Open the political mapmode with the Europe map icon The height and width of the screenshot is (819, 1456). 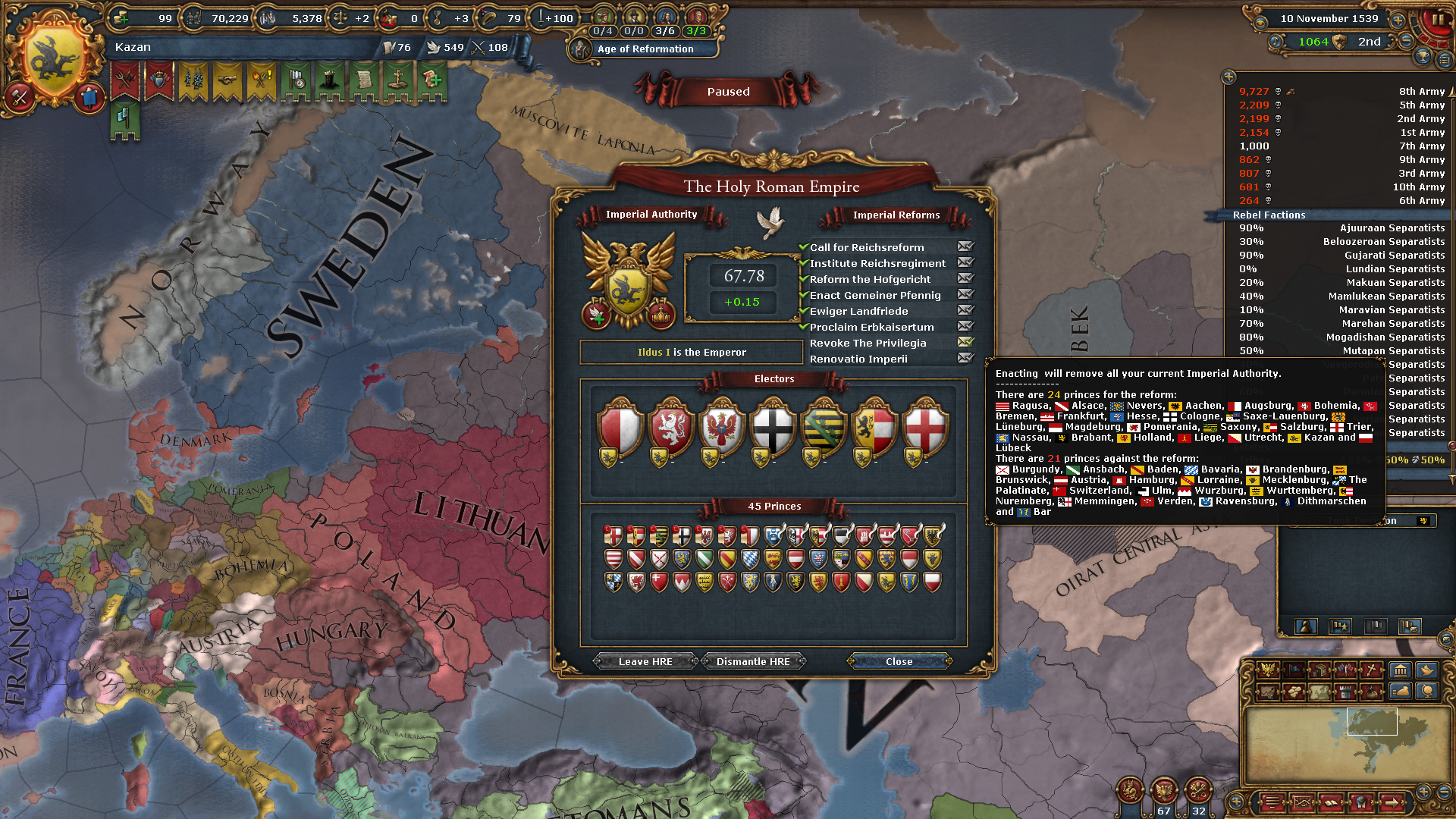pyautogui.click(x=1319, y=692)
